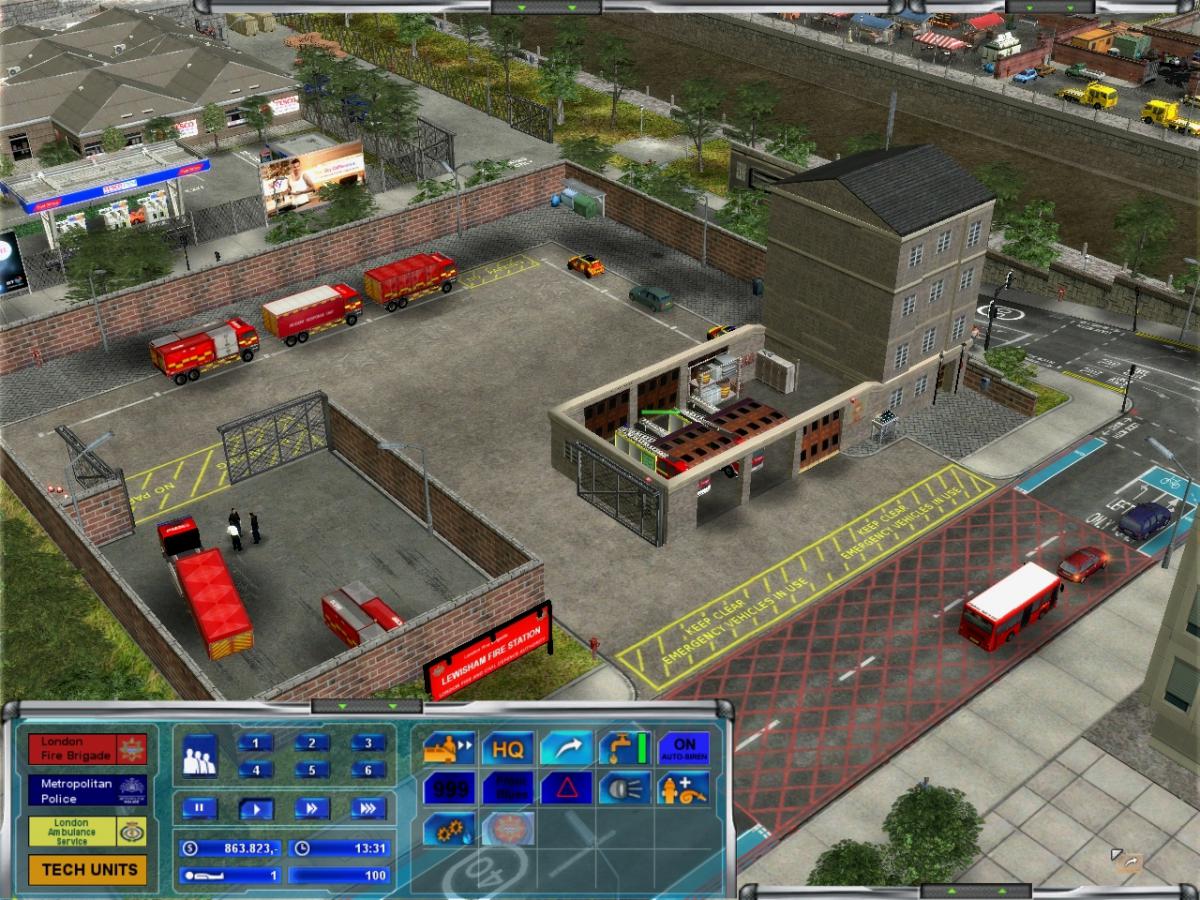Image resolution: width=1200 pixels, height=900 pixels.
Task: Set game speed to normal play
Action: pos(255,808)
